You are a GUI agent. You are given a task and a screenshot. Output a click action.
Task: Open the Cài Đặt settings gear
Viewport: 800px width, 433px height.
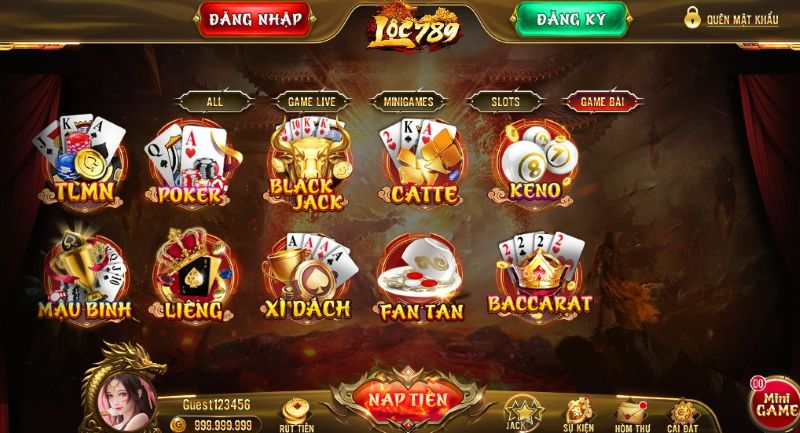pos(684,411)
